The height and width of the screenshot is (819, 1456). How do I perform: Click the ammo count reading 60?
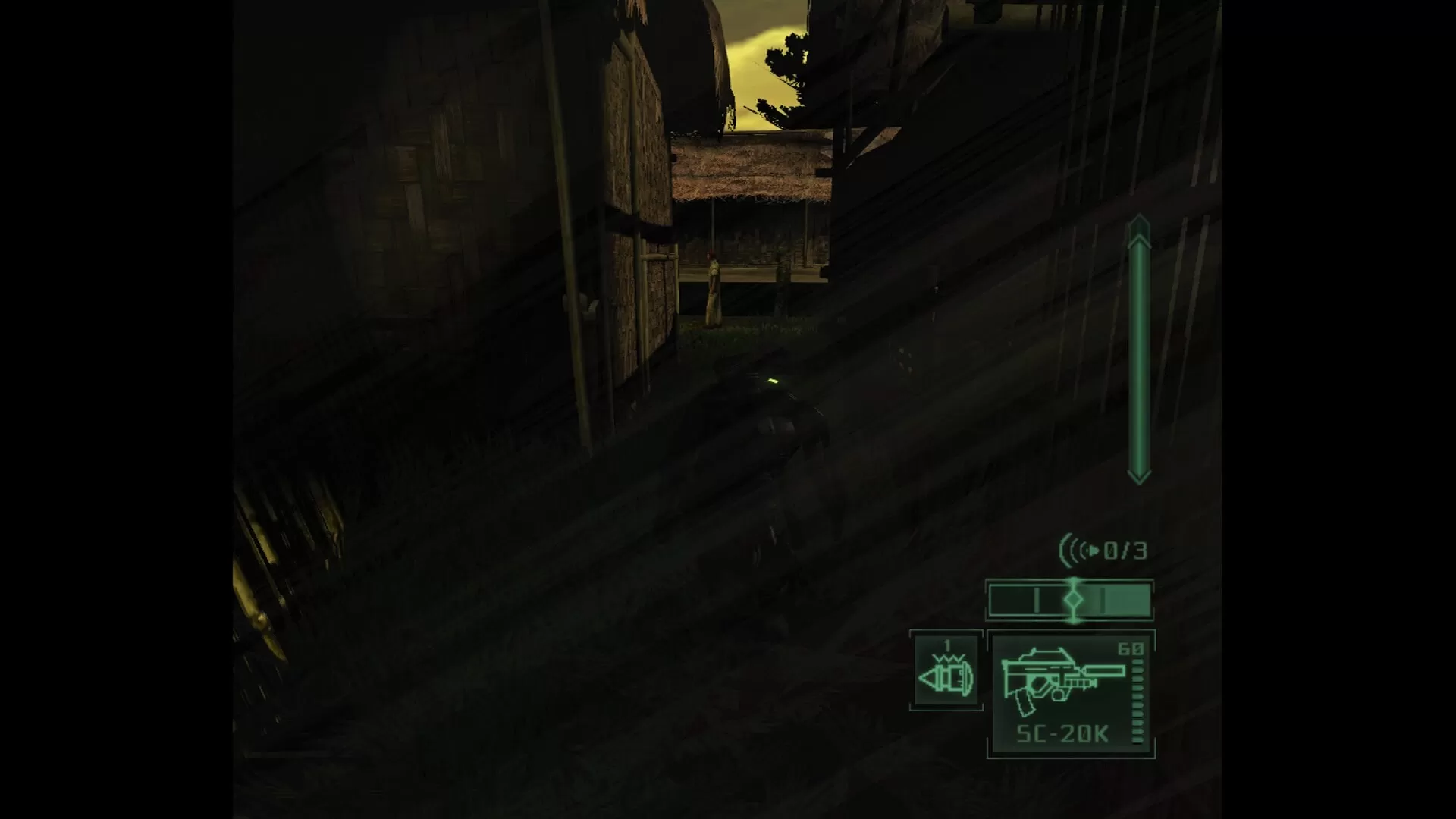tap(1131, 649)
